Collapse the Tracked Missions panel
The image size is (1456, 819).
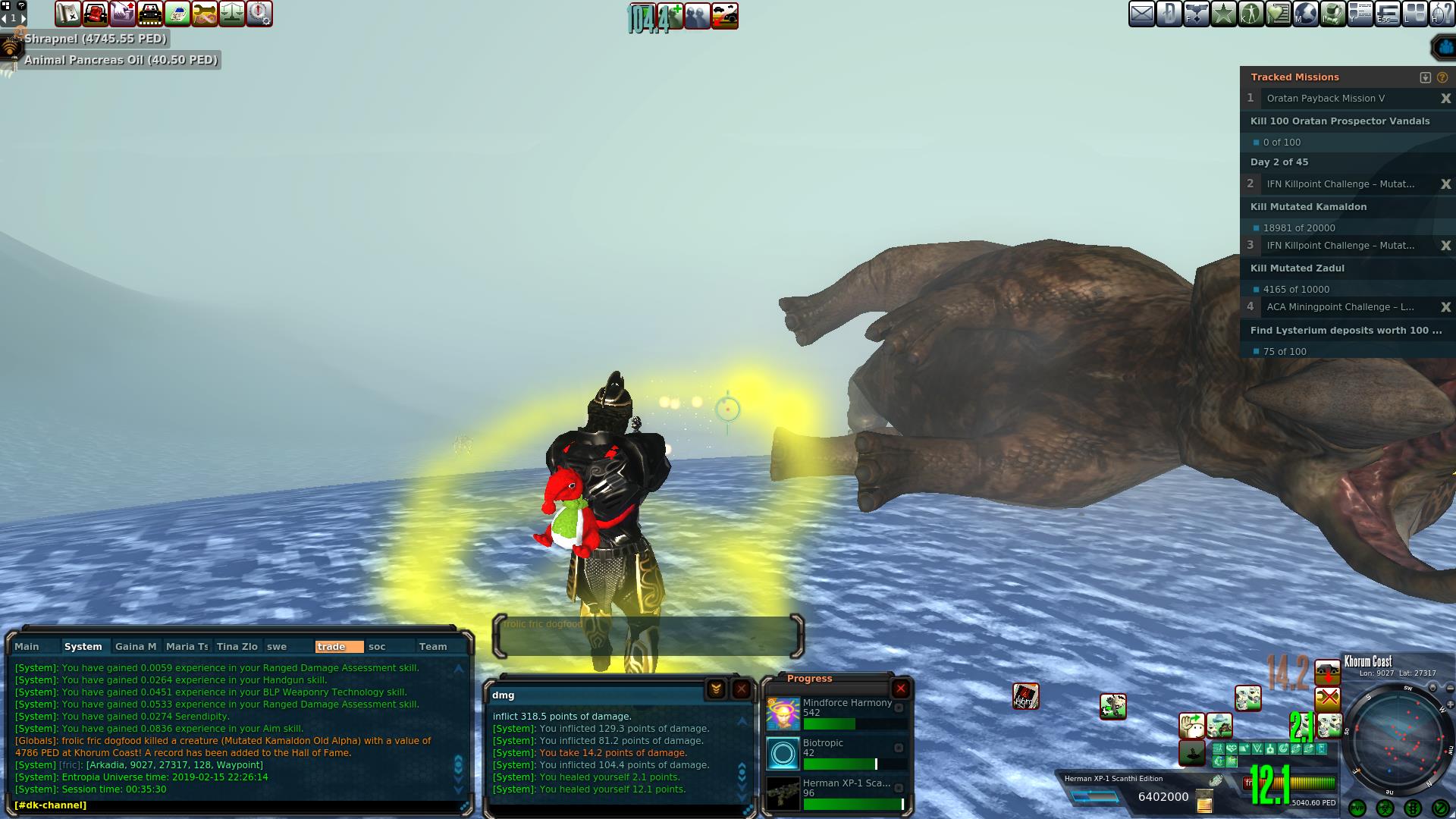pos(1425,77)
